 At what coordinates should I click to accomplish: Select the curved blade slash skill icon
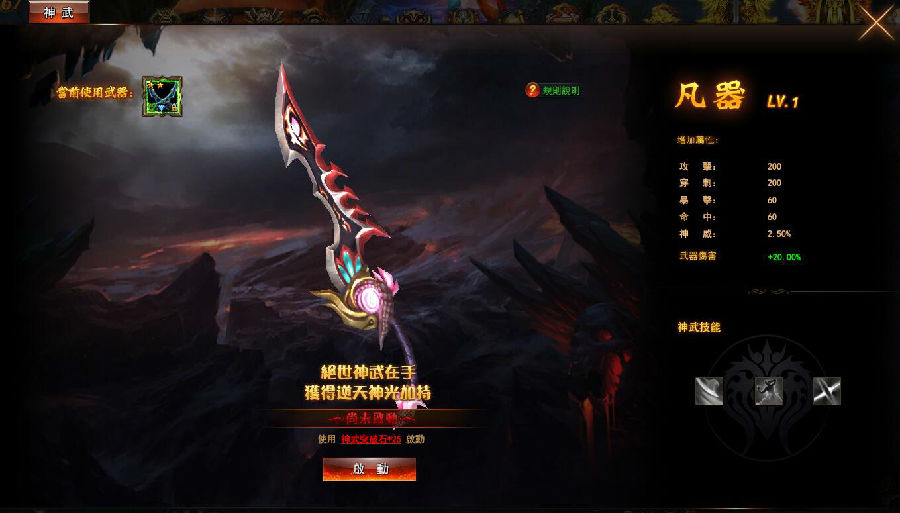coord(709,391)
